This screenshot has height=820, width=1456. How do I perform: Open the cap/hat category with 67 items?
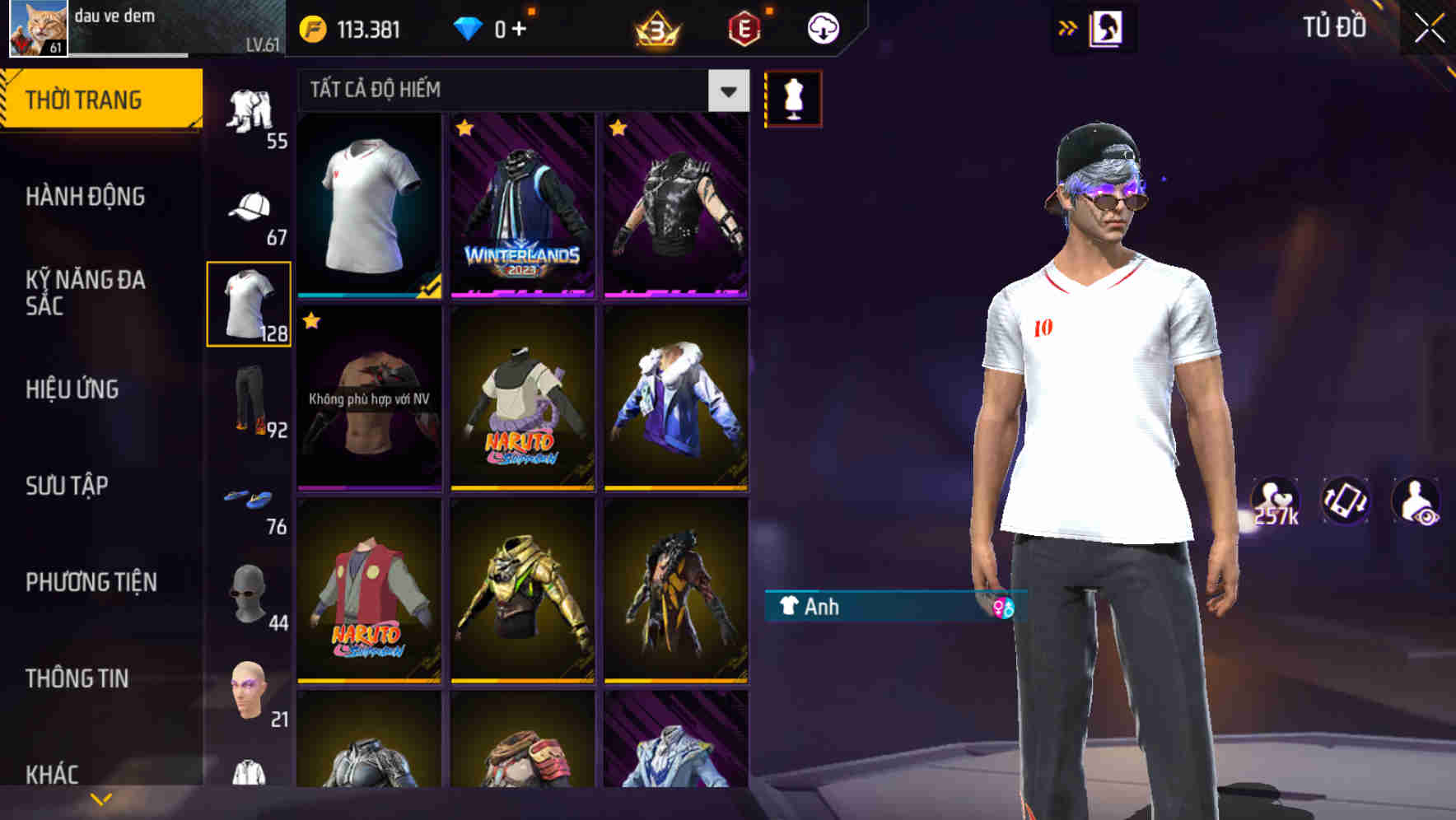coord(249,206)
